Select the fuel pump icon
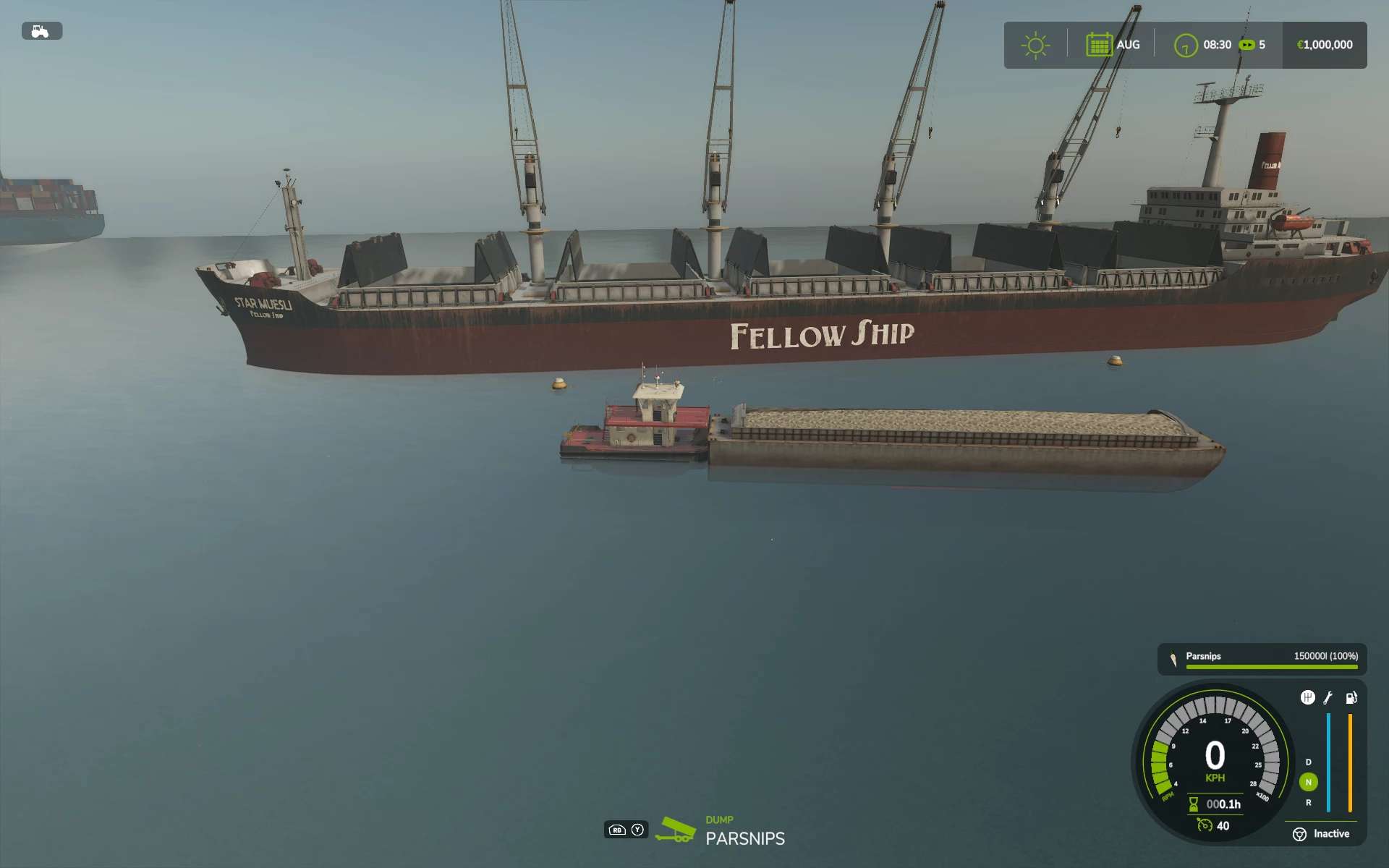Viewport: 1389px width, 868px height. click(x=1351, y=698)
